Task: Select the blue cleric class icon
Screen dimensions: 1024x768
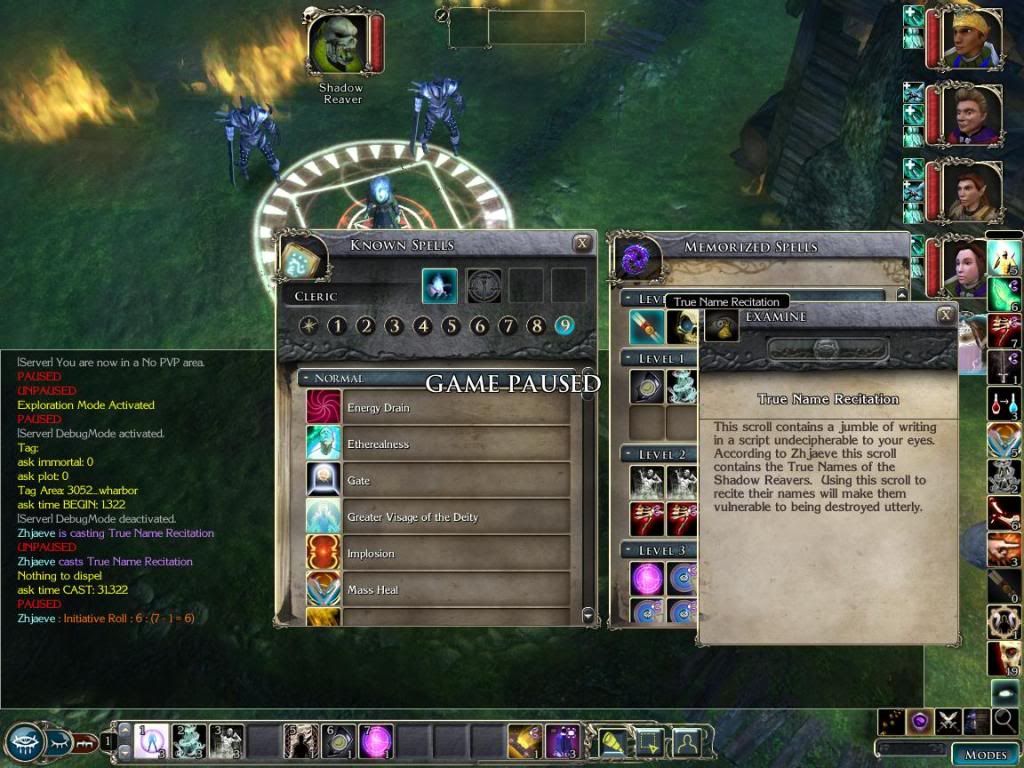Action: (x=439, y=285)
